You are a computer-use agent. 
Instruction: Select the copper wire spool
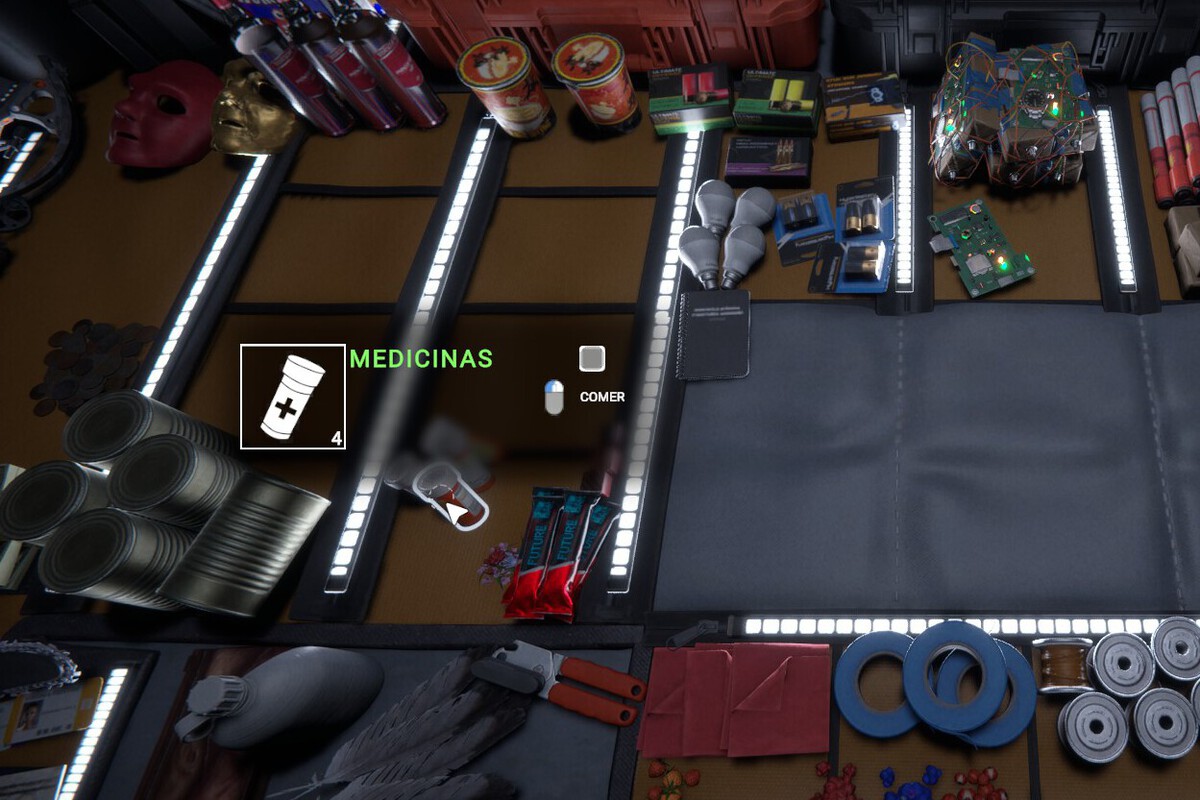1061,665
